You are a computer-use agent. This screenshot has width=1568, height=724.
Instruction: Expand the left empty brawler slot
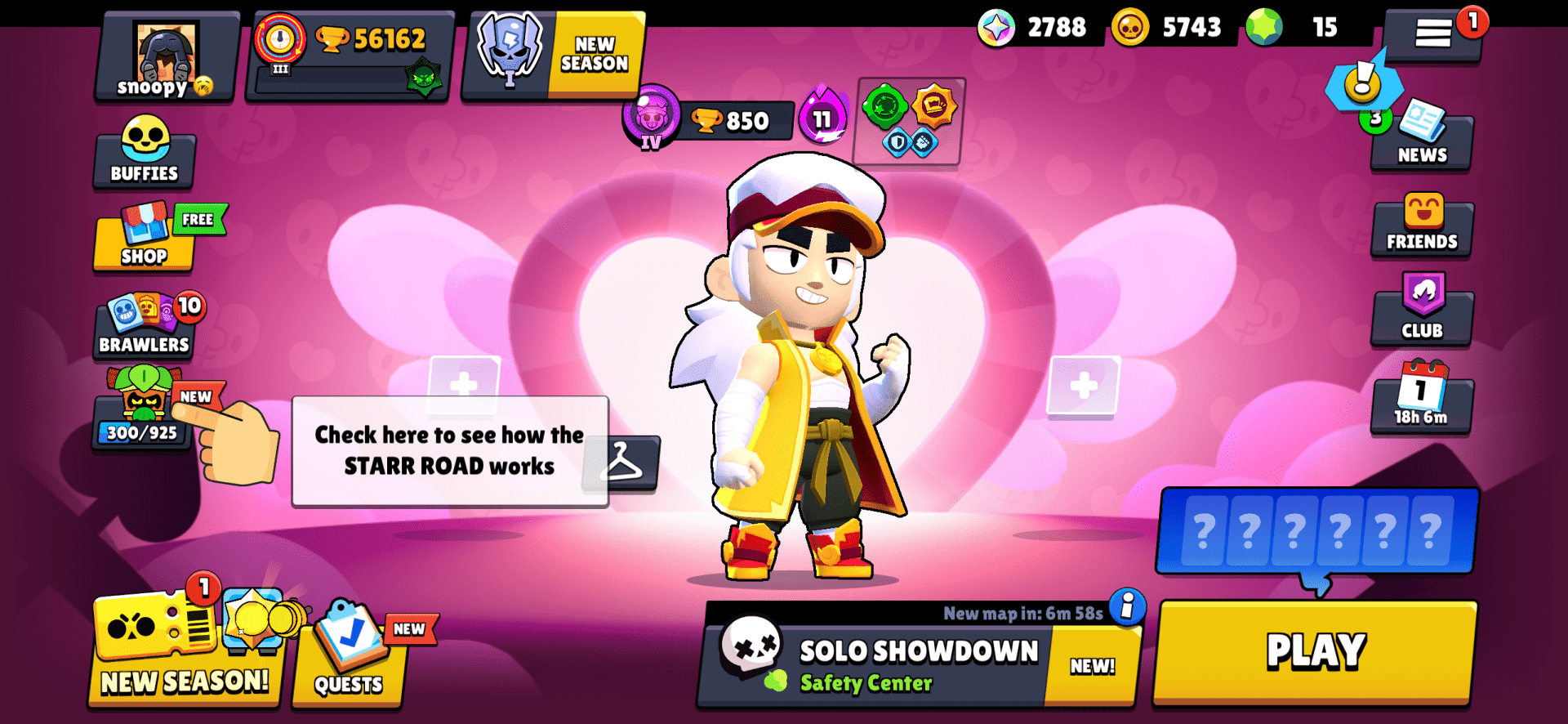click(464, 384)
